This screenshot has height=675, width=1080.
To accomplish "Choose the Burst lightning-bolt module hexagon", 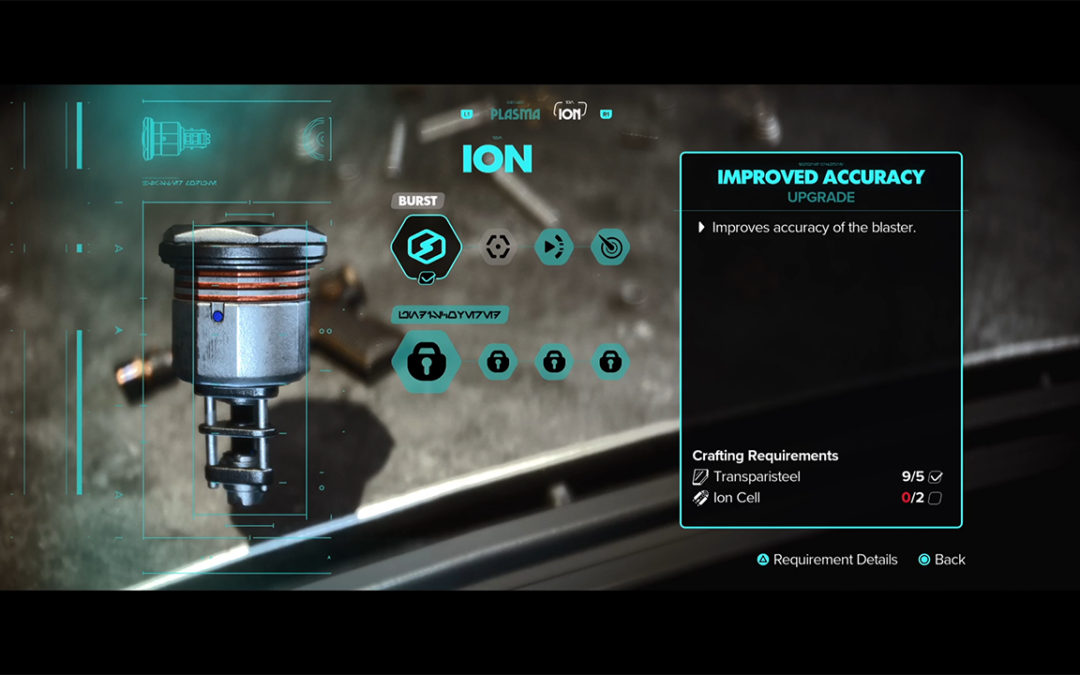I will (x=426, y=245).
